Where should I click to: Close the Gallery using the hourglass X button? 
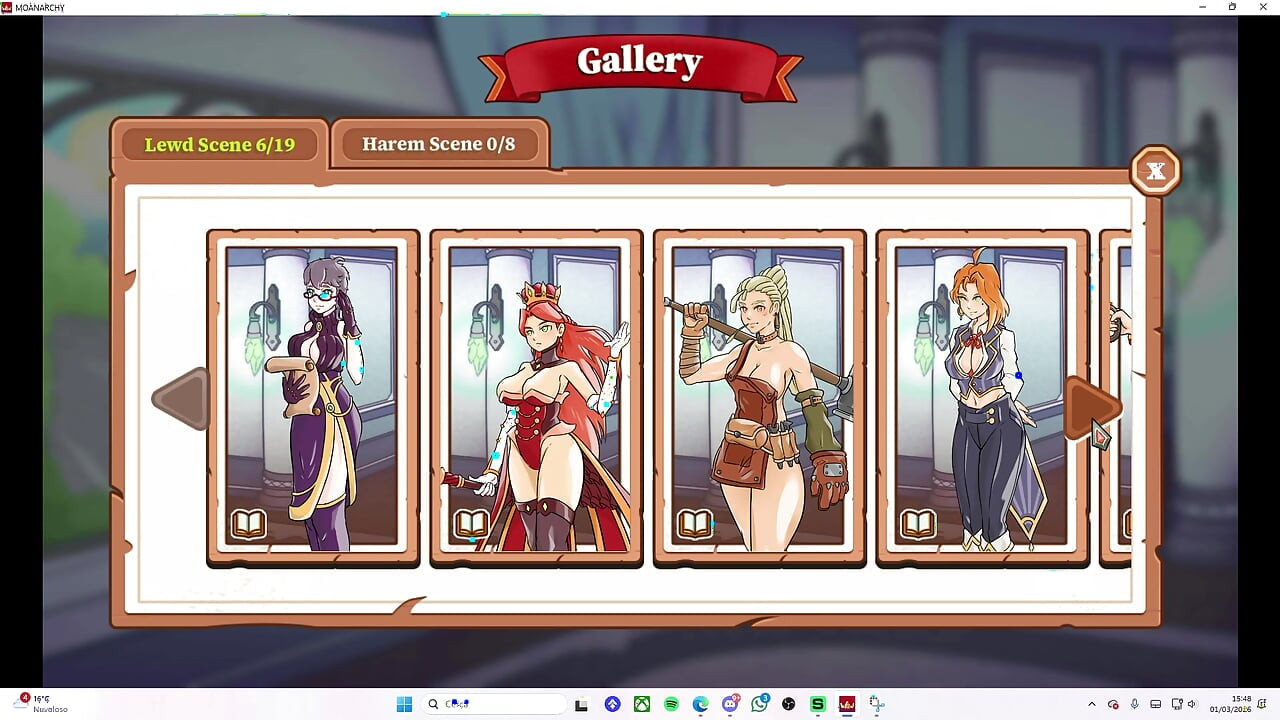click(x=1156, y=170)
